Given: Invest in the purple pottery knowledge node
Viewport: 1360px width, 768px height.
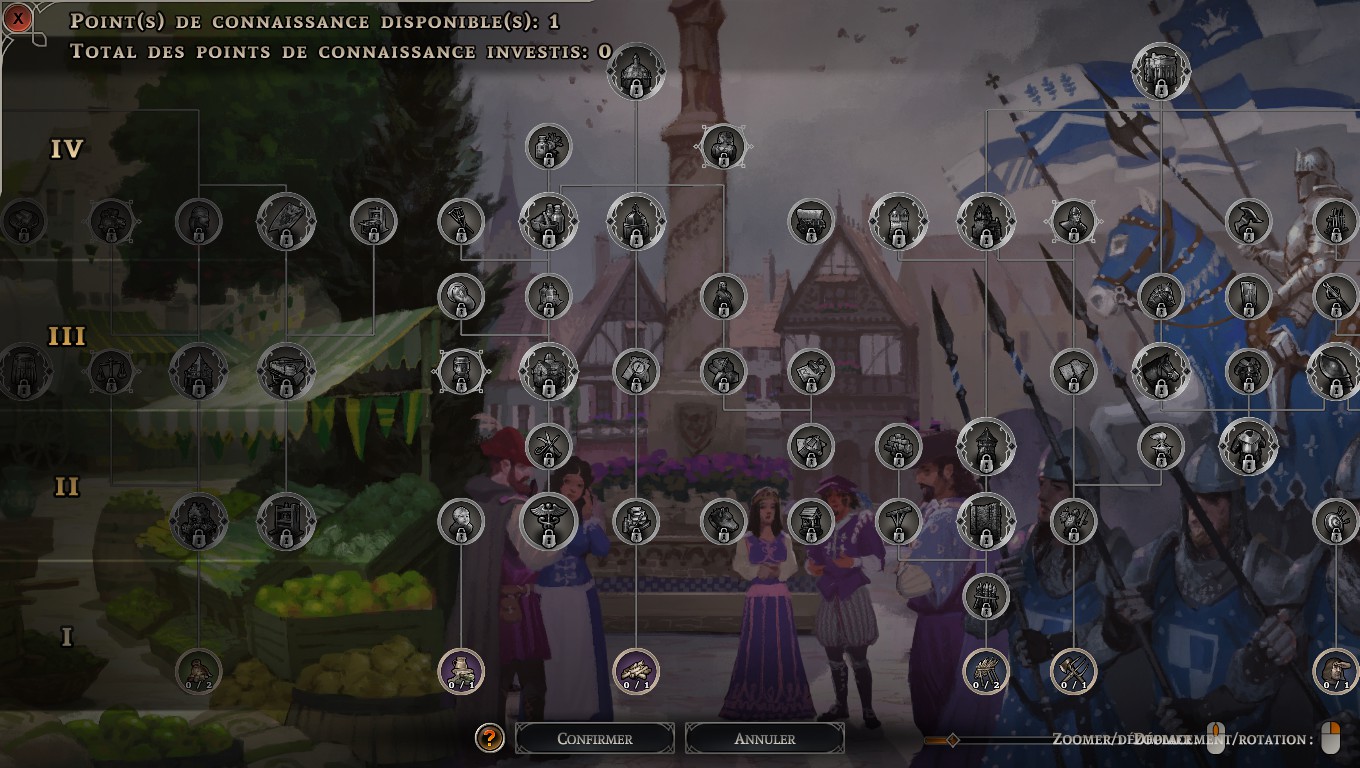Looking at the screenshot, I should (x=461, y=670).
